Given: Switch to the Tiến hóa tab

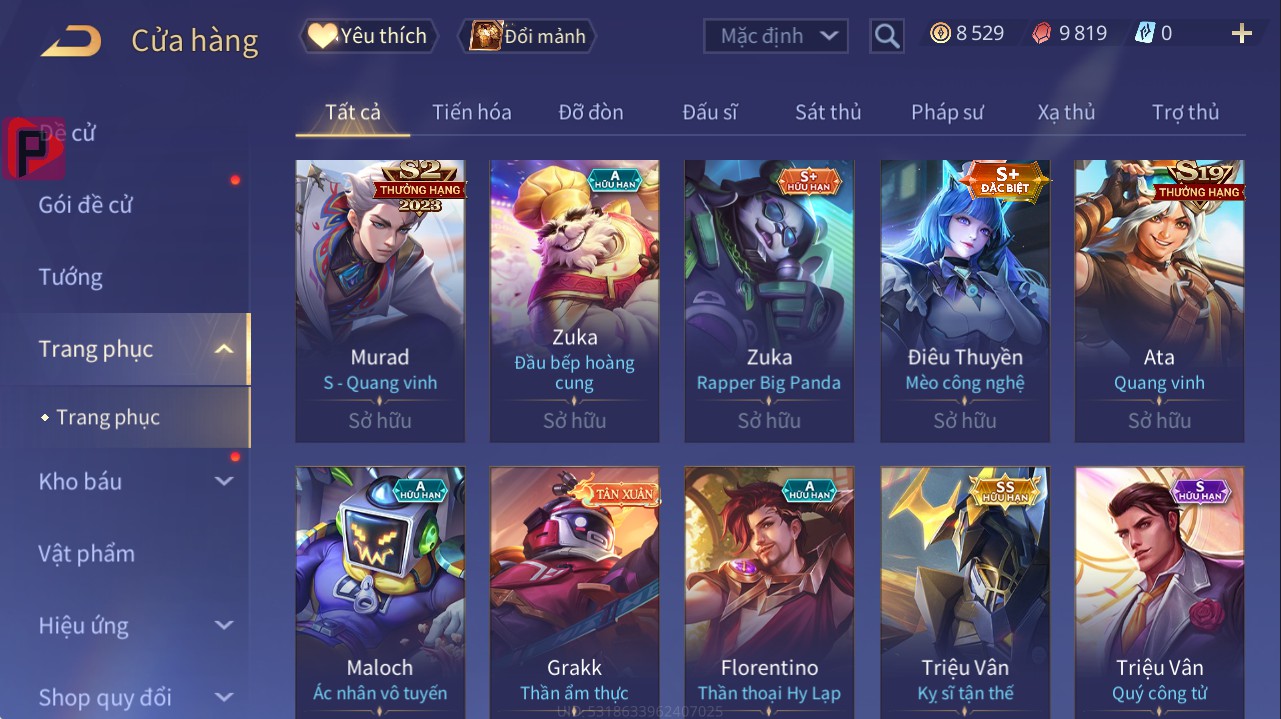Looking at the screenshot, I should [471, 112].
